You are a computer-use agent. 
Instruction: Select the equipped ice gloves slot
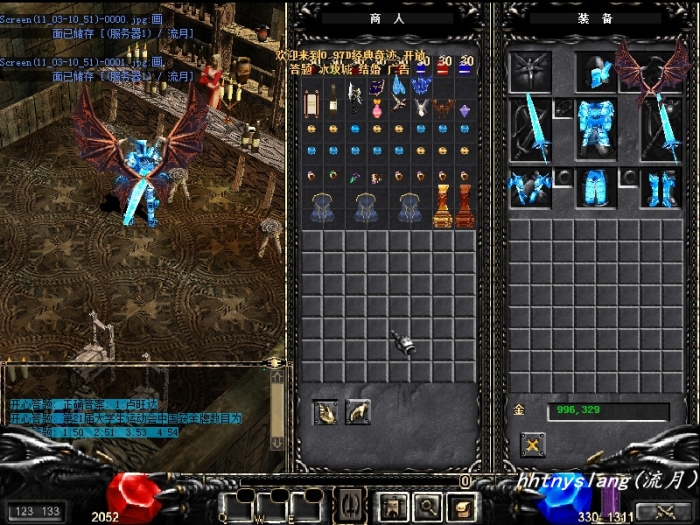pyautogui.click(x=530, y=187)
